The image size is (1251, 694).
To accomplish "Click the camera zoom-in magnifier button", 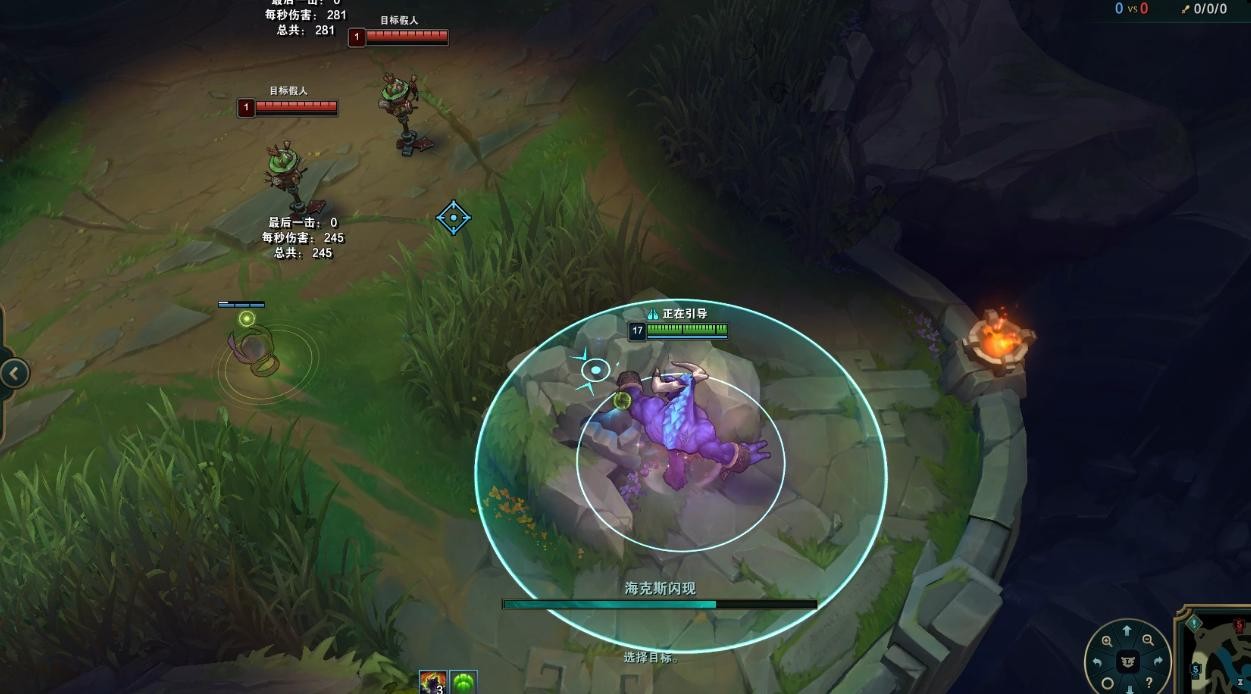I will point(1106,641).
